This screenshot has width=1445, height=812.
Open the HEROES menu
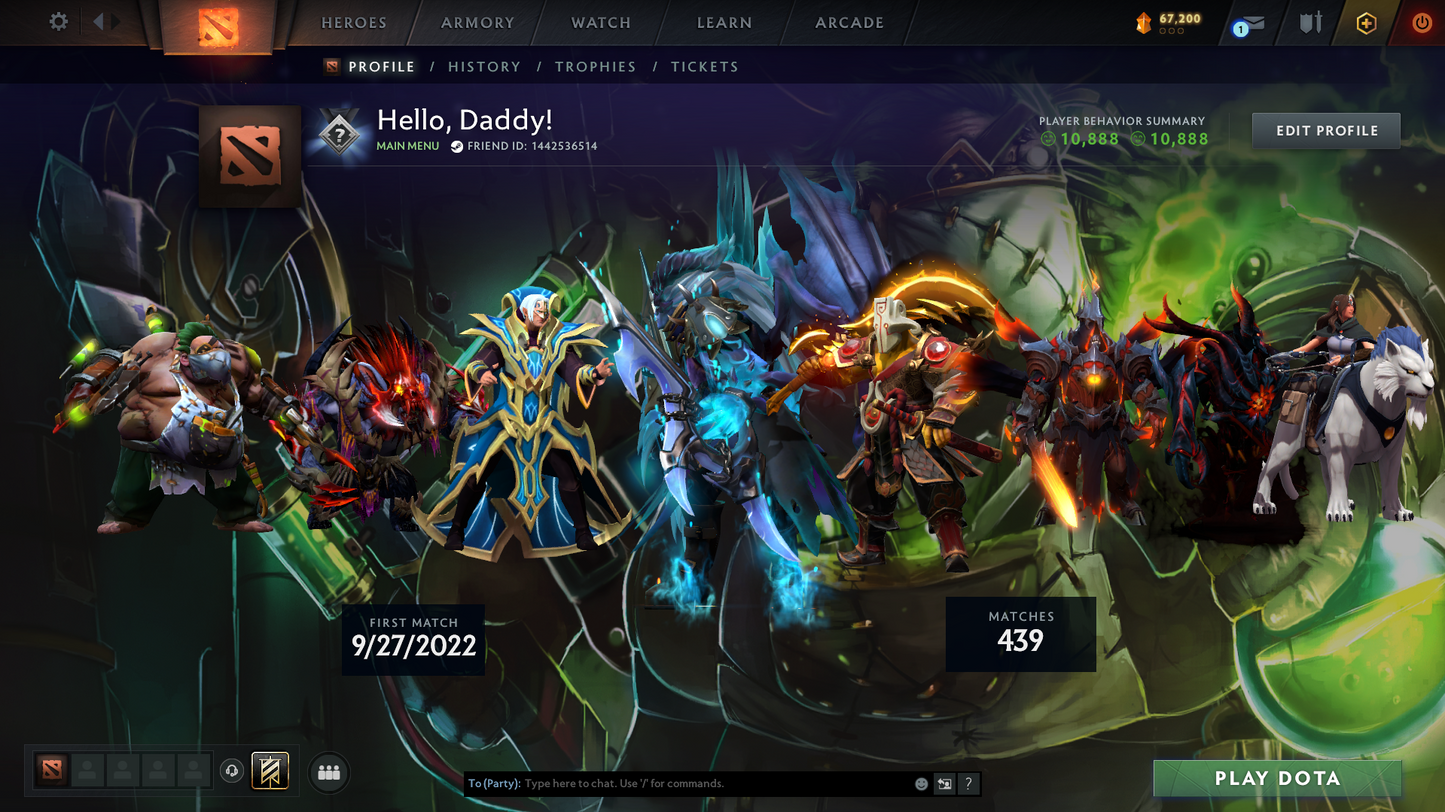pos(352,22)
